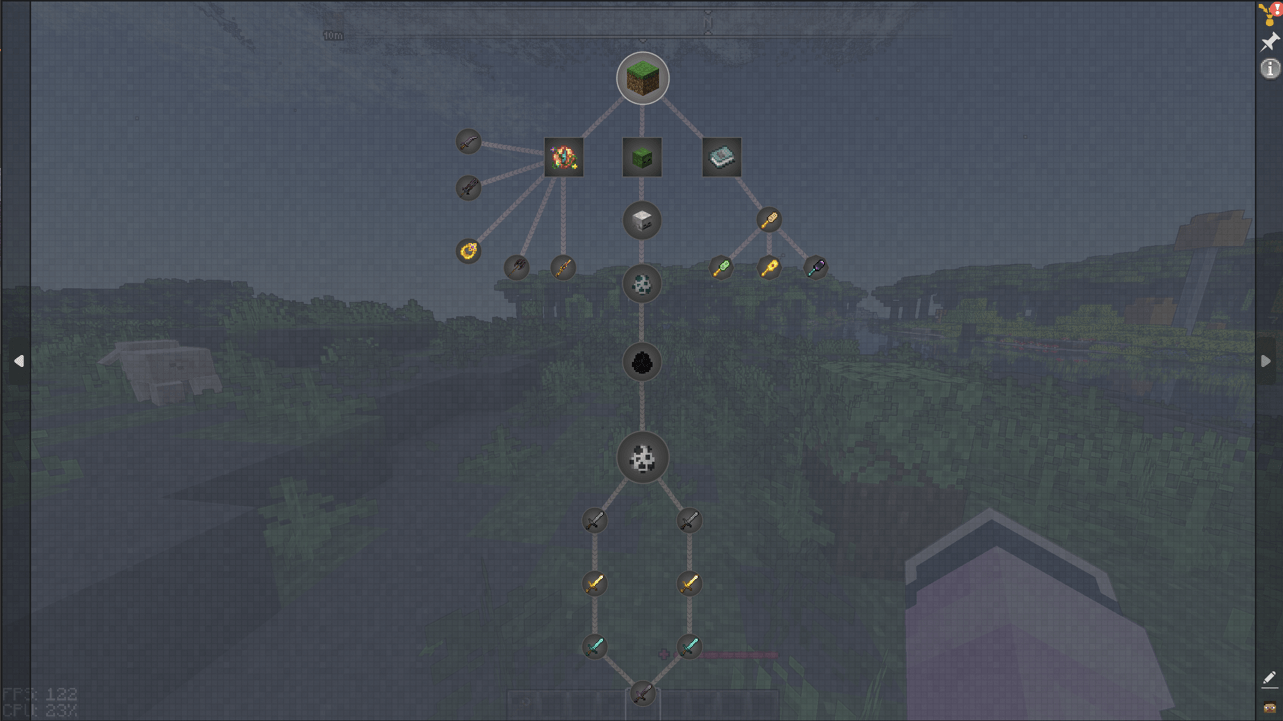Screen dimensions: 1283x721
Task: Select the firework star node
Action: click(x=564, y=156)
